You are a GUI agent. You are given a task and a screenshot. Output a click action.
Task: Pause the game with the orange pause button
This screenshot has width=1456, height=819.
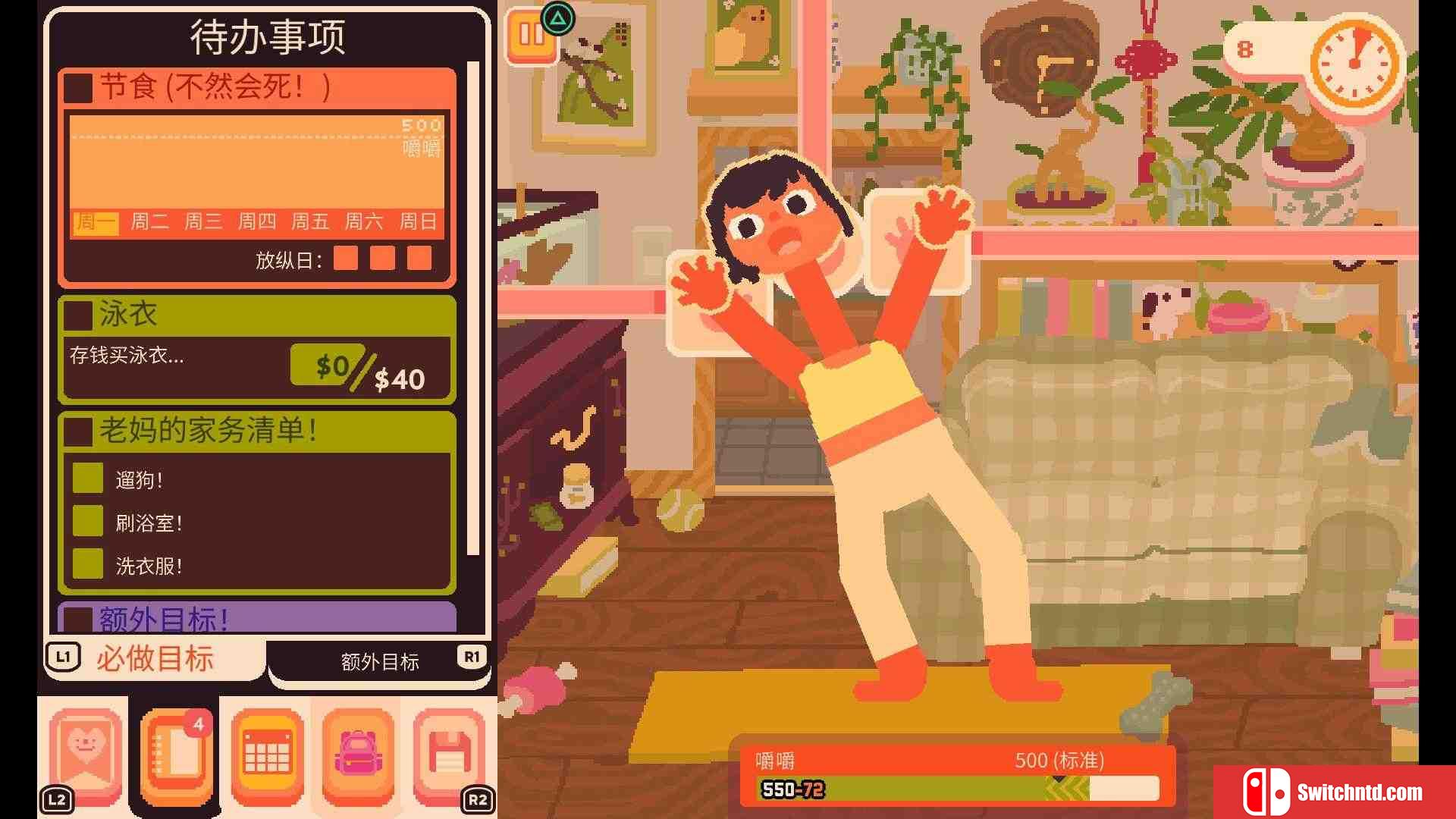531,35
